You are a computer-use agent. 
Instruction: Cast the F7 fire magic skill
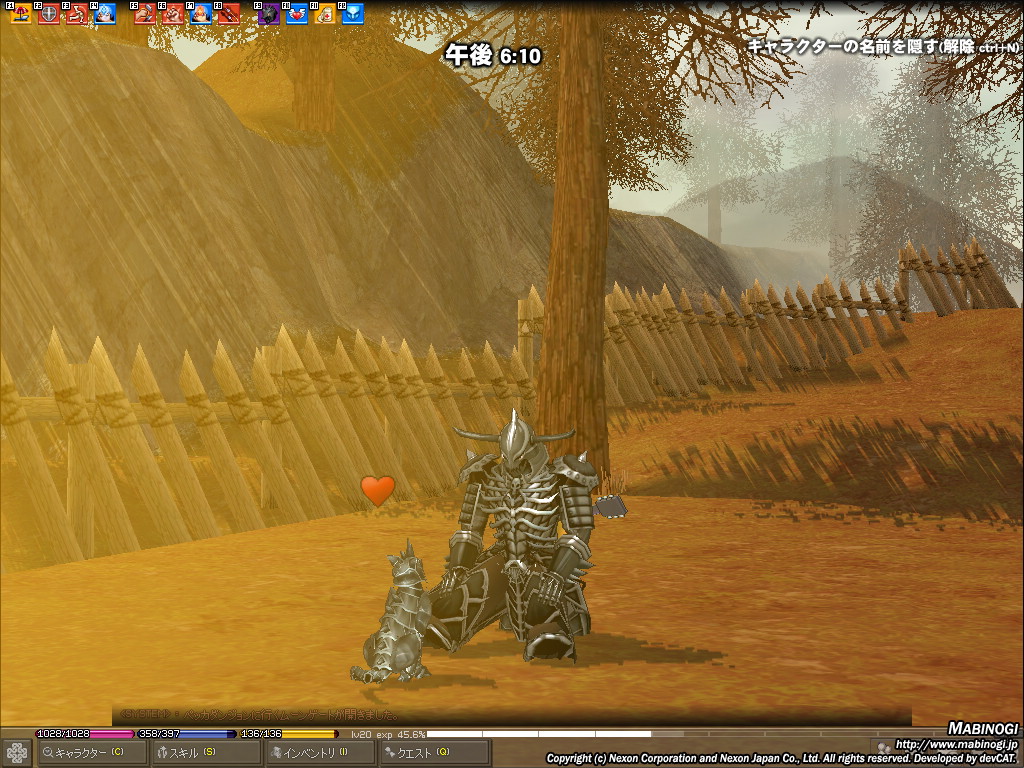[x=201, y=14]
